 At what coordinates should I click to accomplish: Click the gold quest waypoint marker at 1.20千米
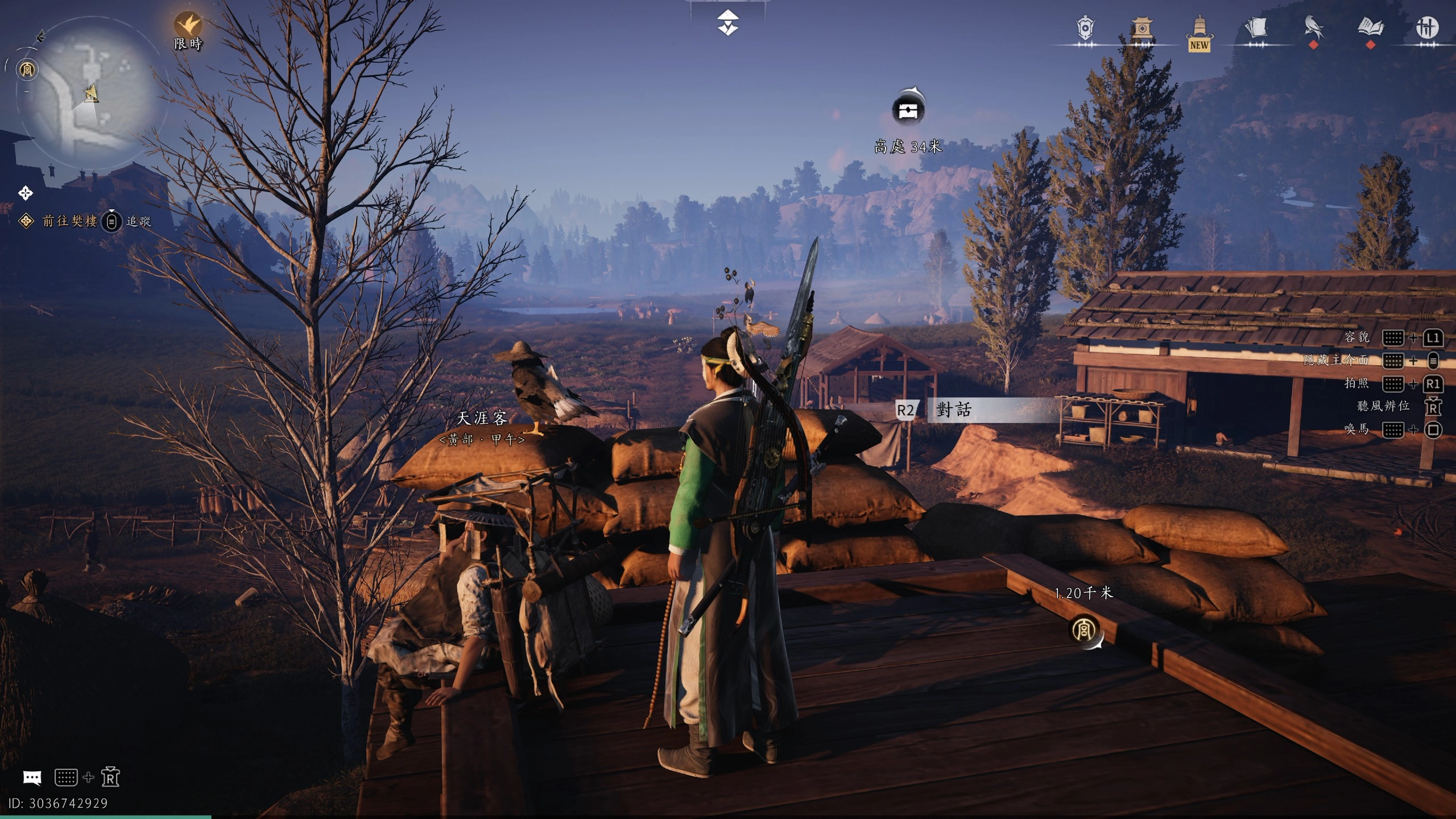click(x=1084, y=630)
